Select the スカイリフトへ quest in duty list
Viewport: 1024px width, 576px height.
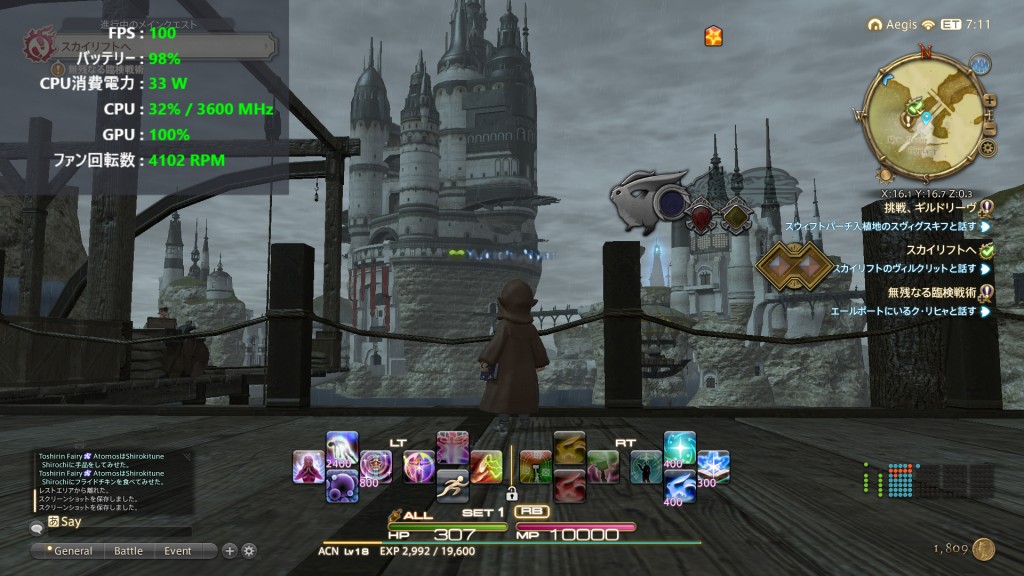point(942,250)
